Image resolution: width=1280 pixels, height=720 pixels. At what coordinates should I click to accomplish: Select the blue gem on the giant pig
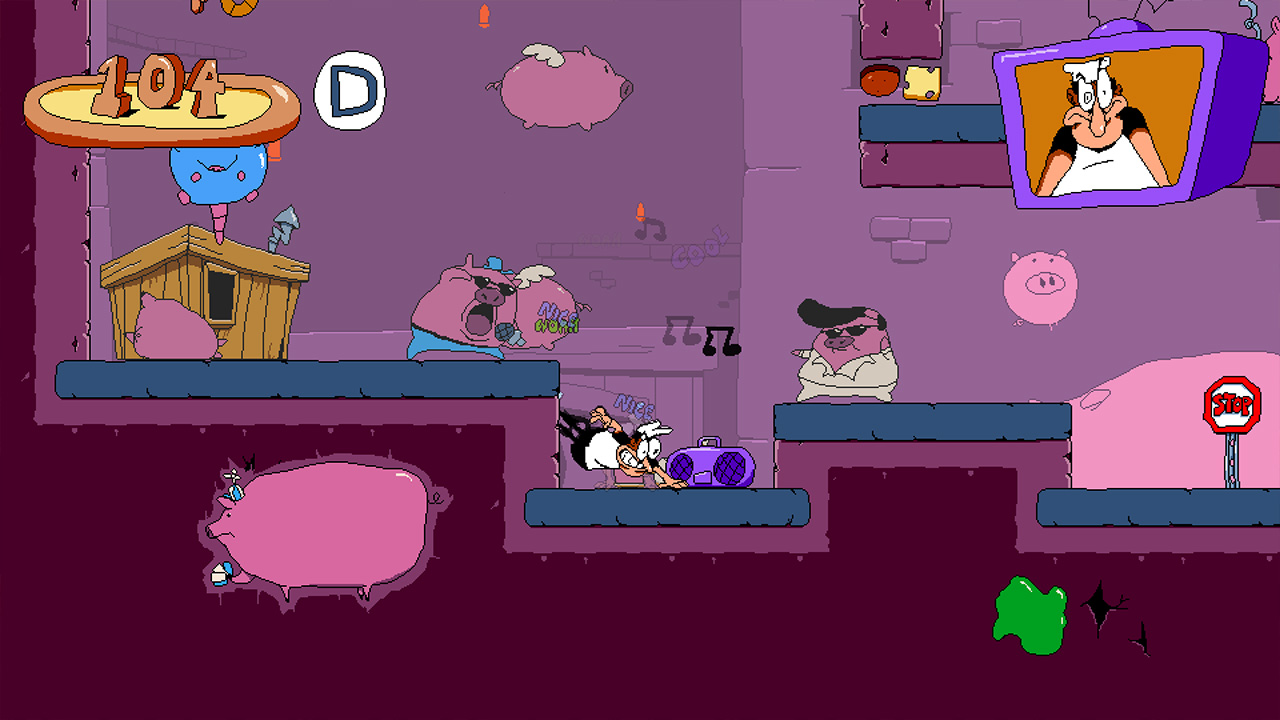pyautogui.click(x=234, y=493)
